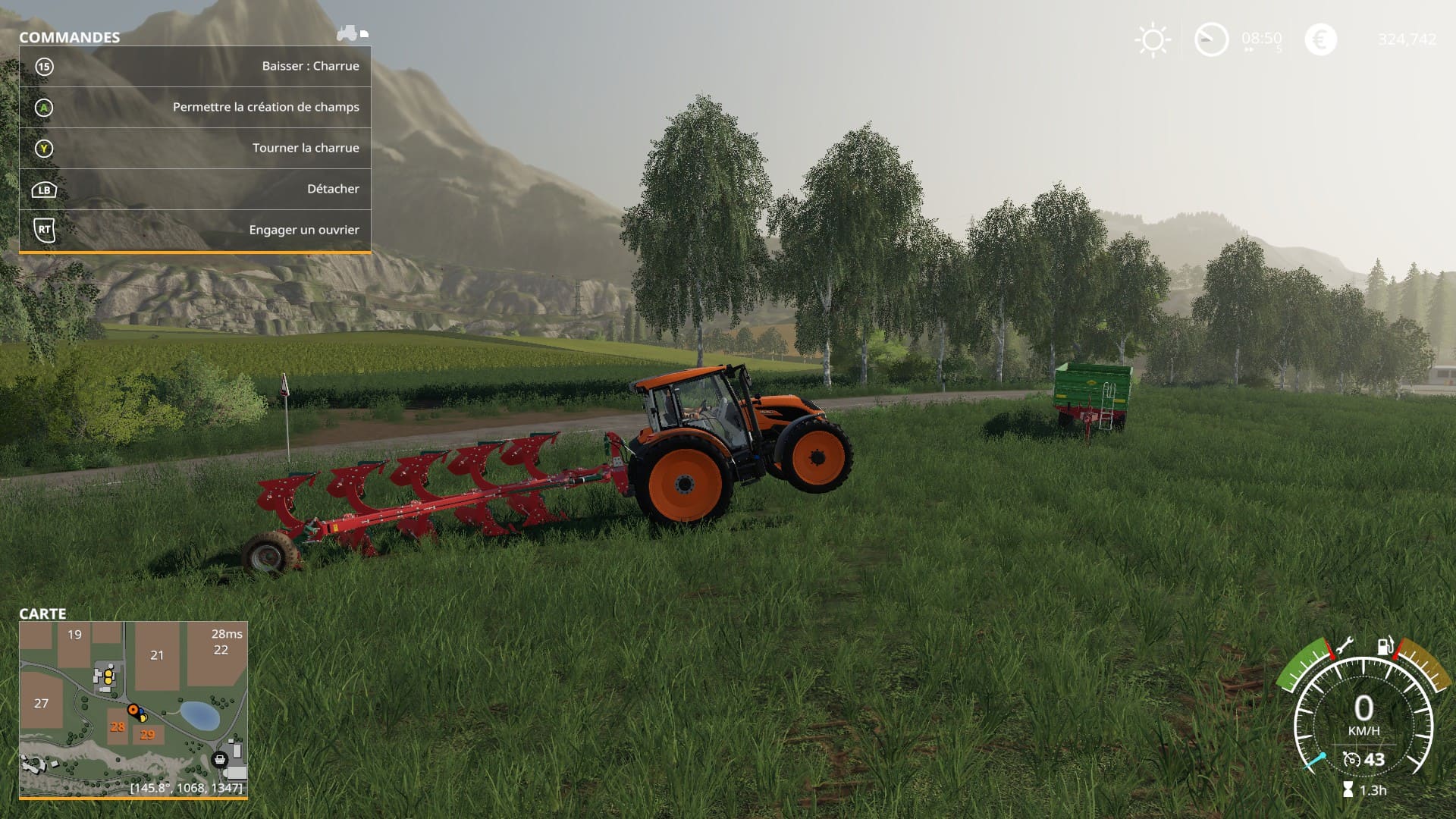
Task: Toggle 'Baisser : Charrue' to lower the plow
Action: point(311,66)
